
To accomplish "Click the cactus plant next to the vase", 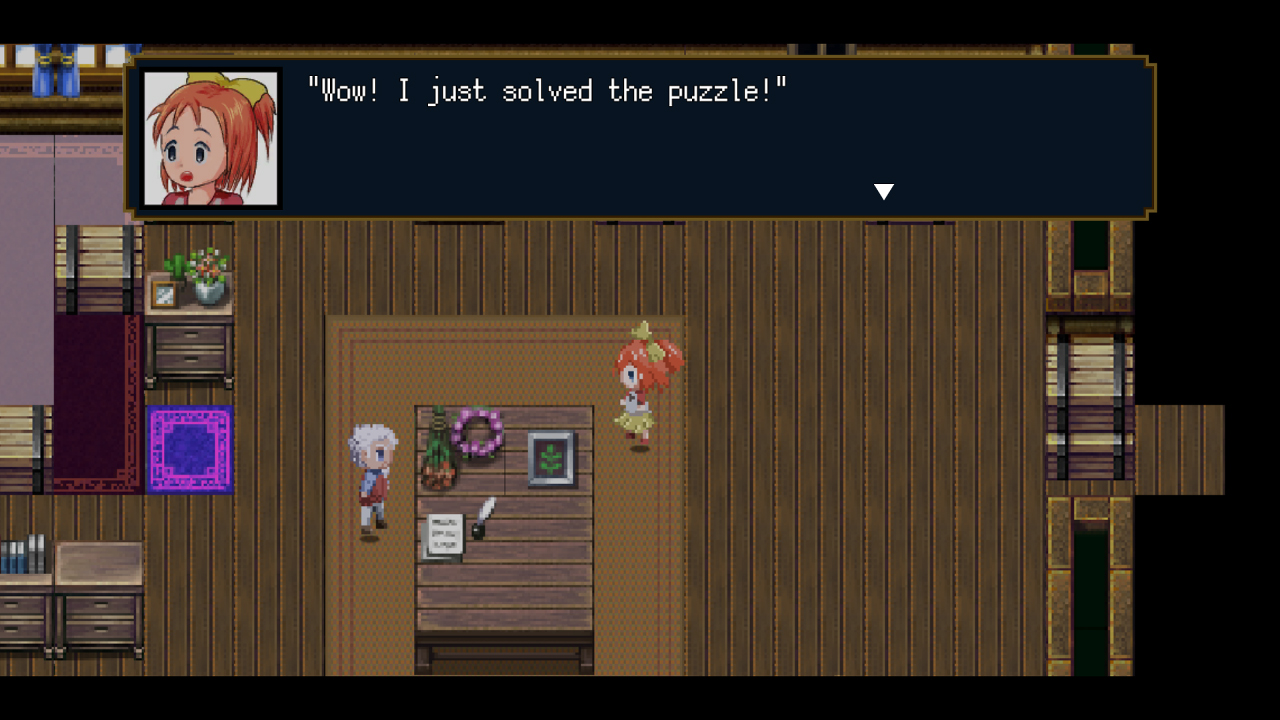I will (177, 265).
